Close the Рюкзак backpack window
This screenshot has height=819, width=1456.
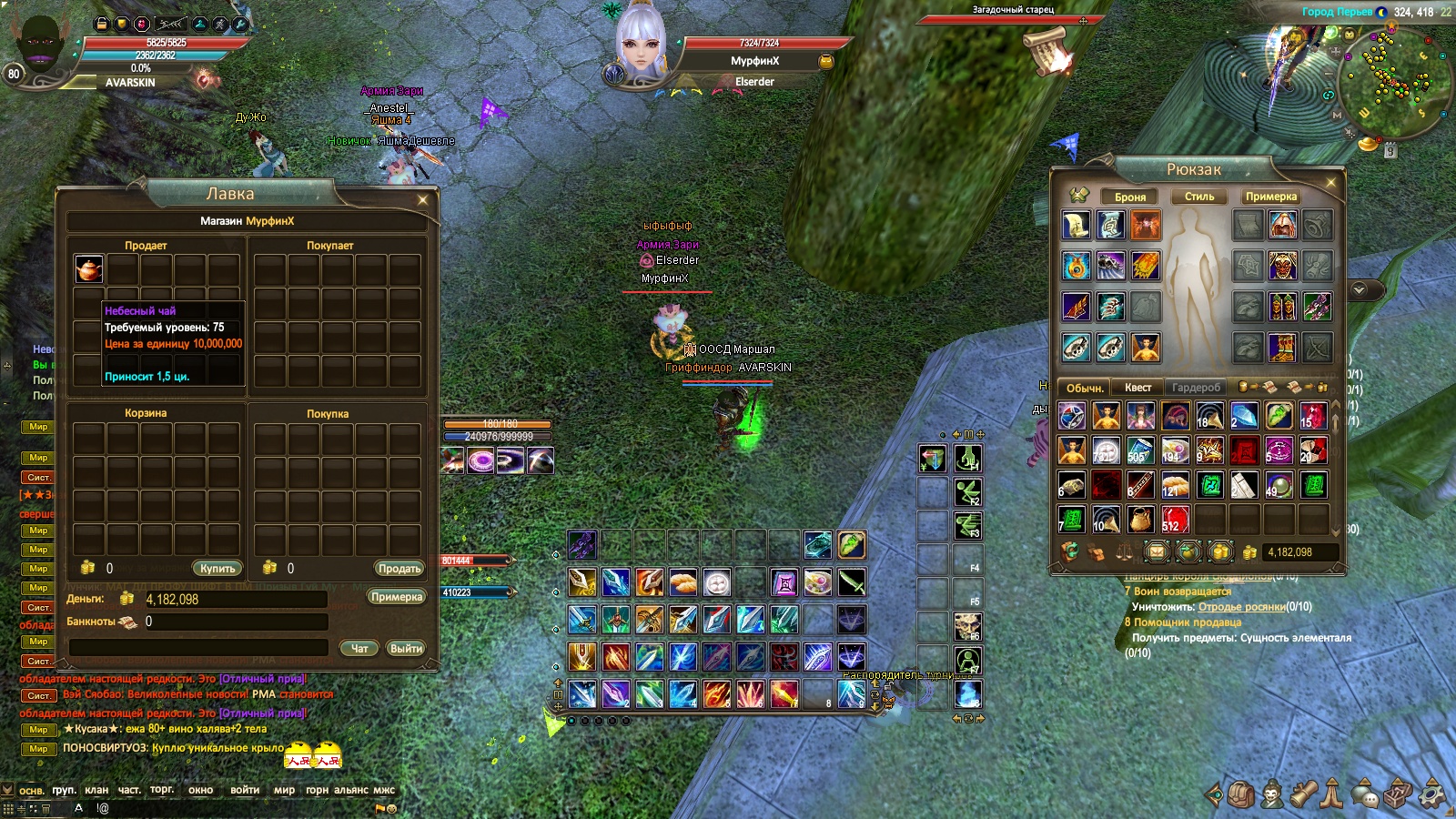[1330, 182]
